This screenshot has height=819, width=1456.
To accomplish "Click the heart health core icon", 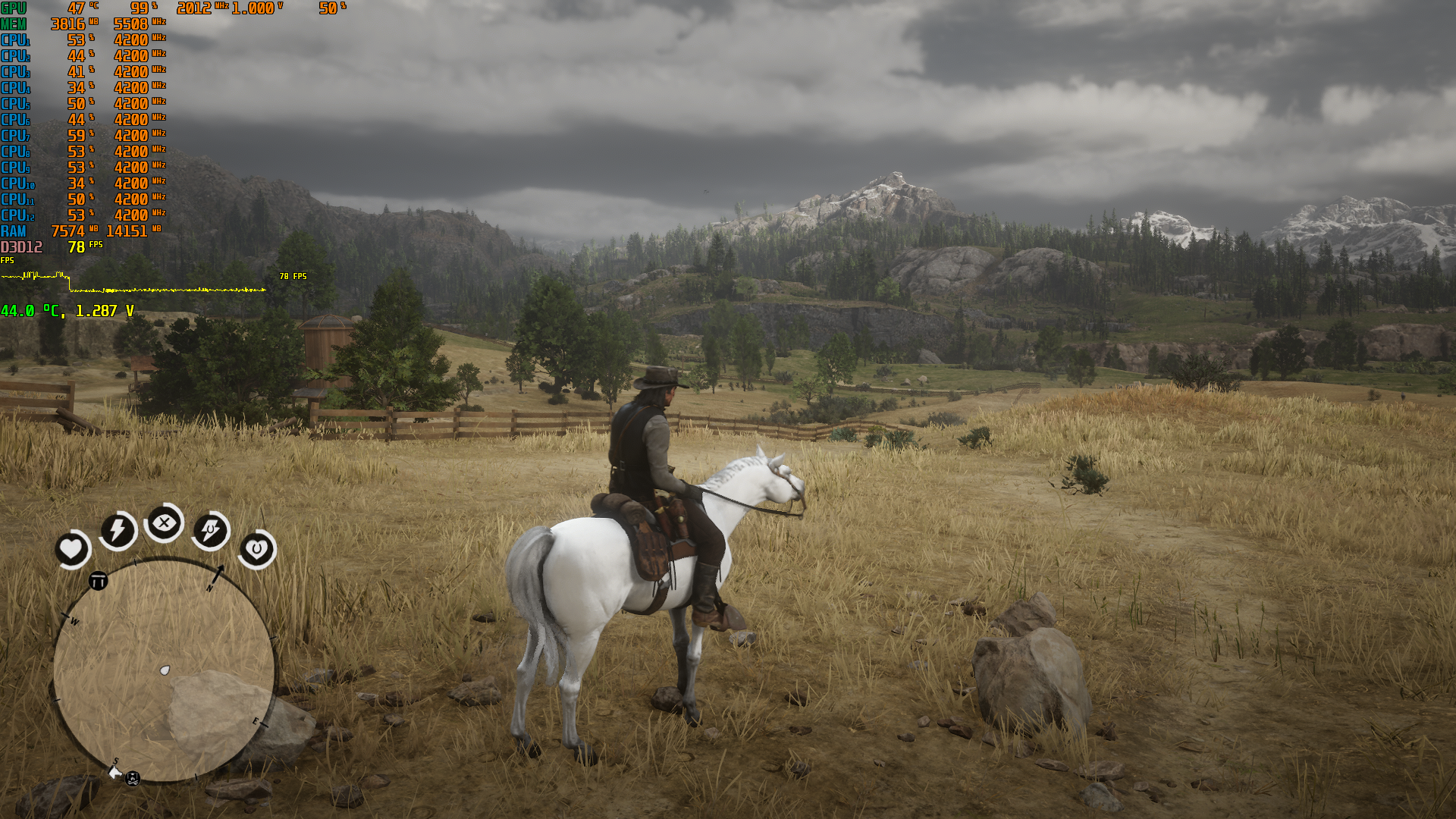I will click(72, 548).
